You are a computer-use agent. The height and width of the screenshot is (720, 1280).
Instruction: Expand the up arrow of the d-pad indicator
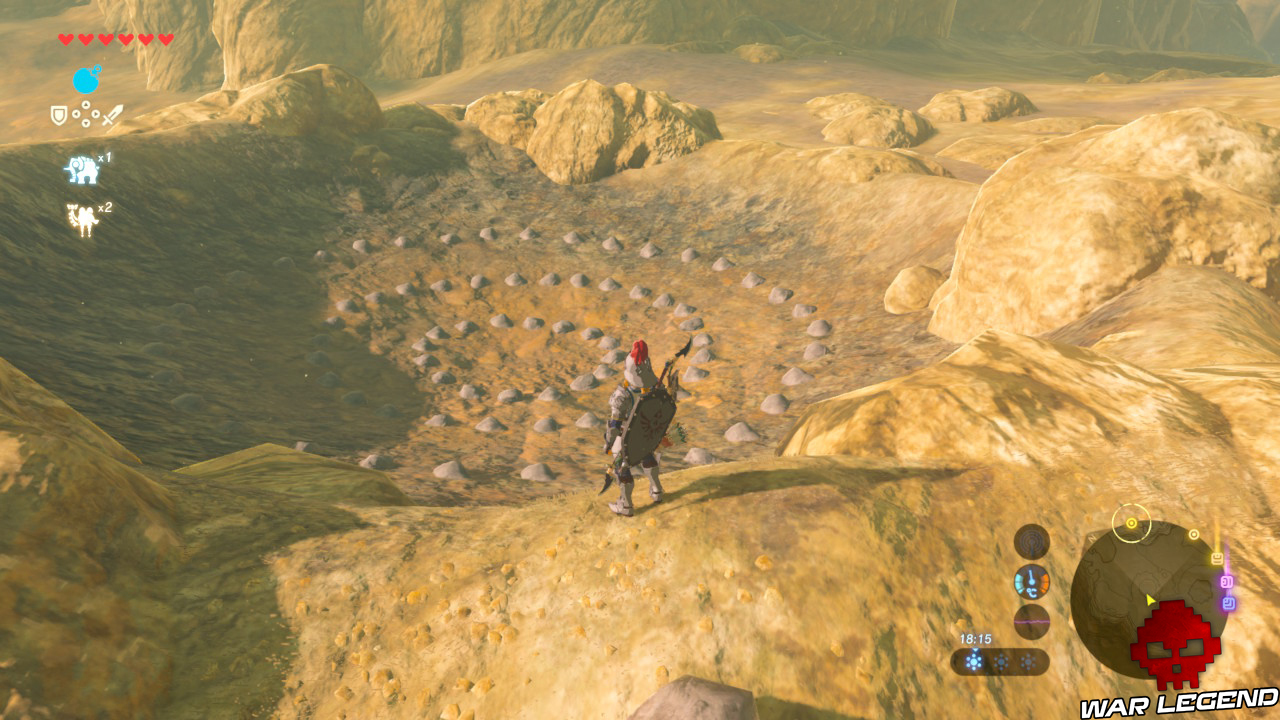pos(86,105)
